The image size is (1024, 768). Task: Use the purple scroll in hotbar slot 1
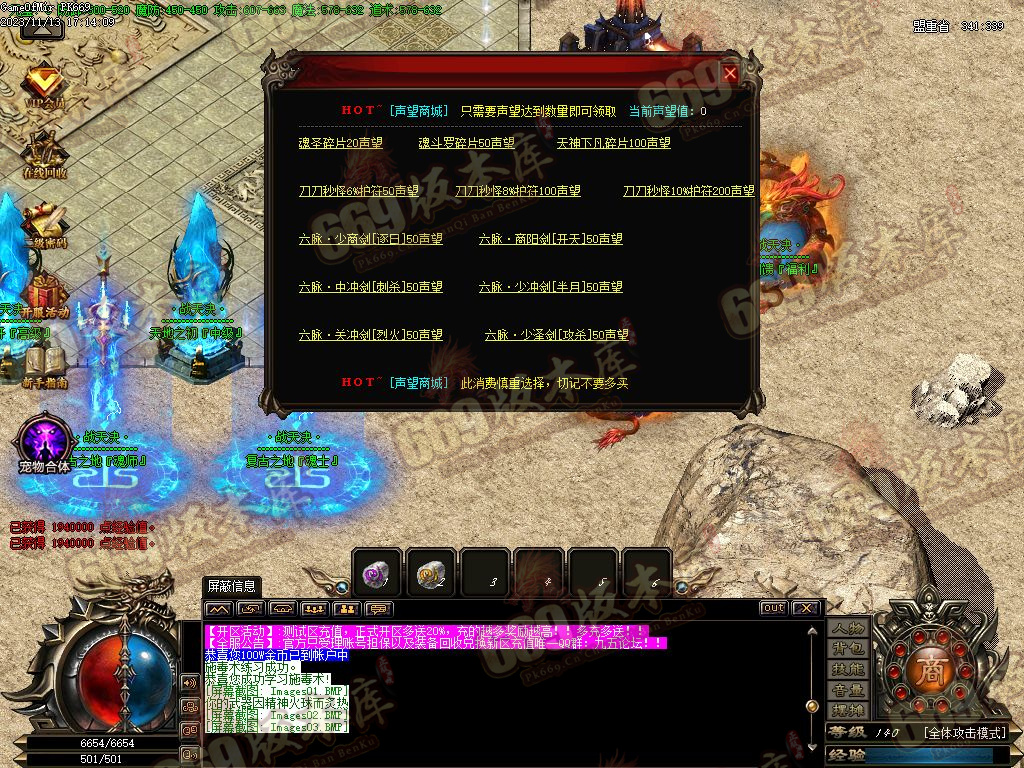377,574
